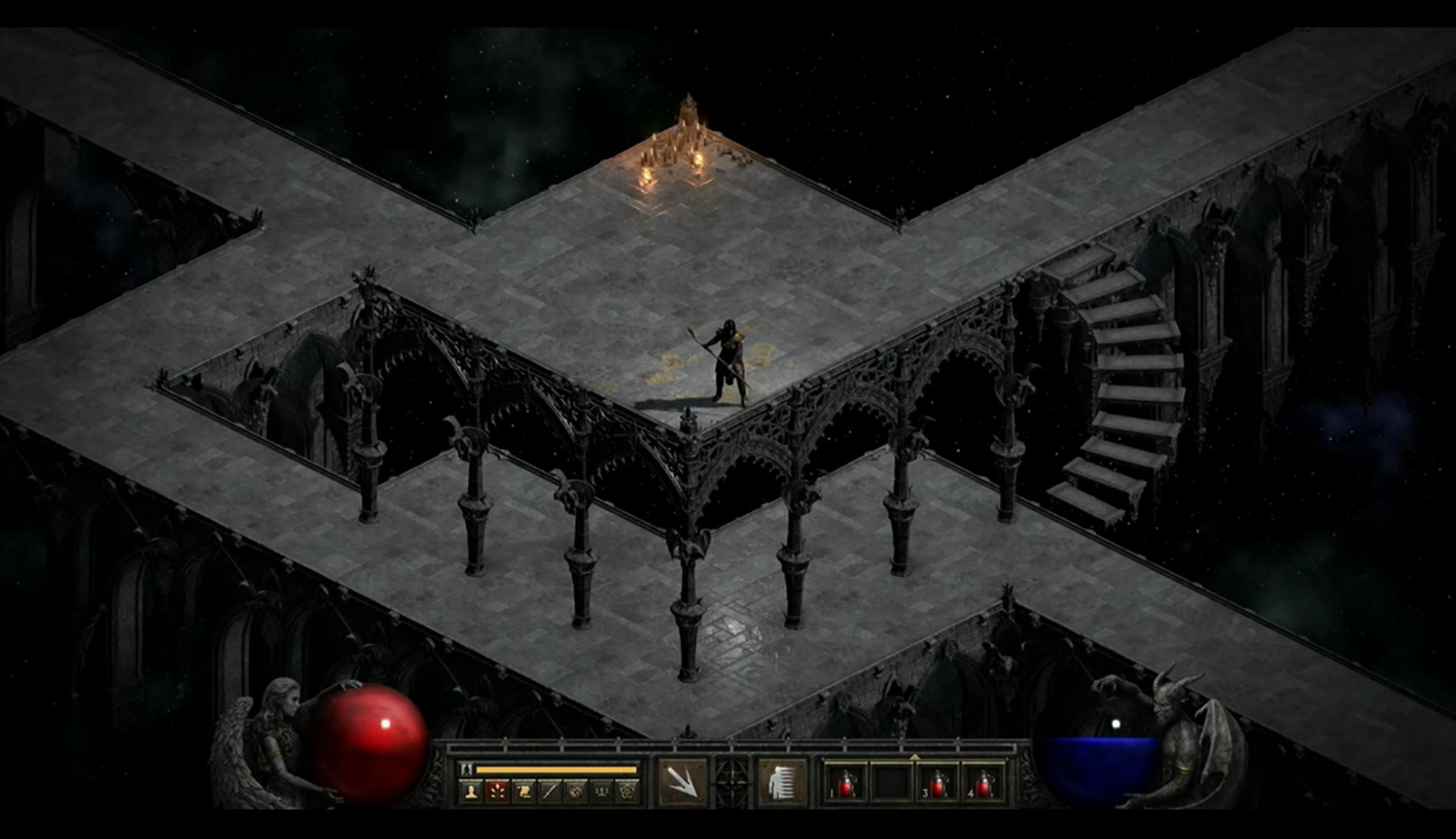1456x839 pixels.
Task: Open the game menu gear button
Action: point(627,792)
